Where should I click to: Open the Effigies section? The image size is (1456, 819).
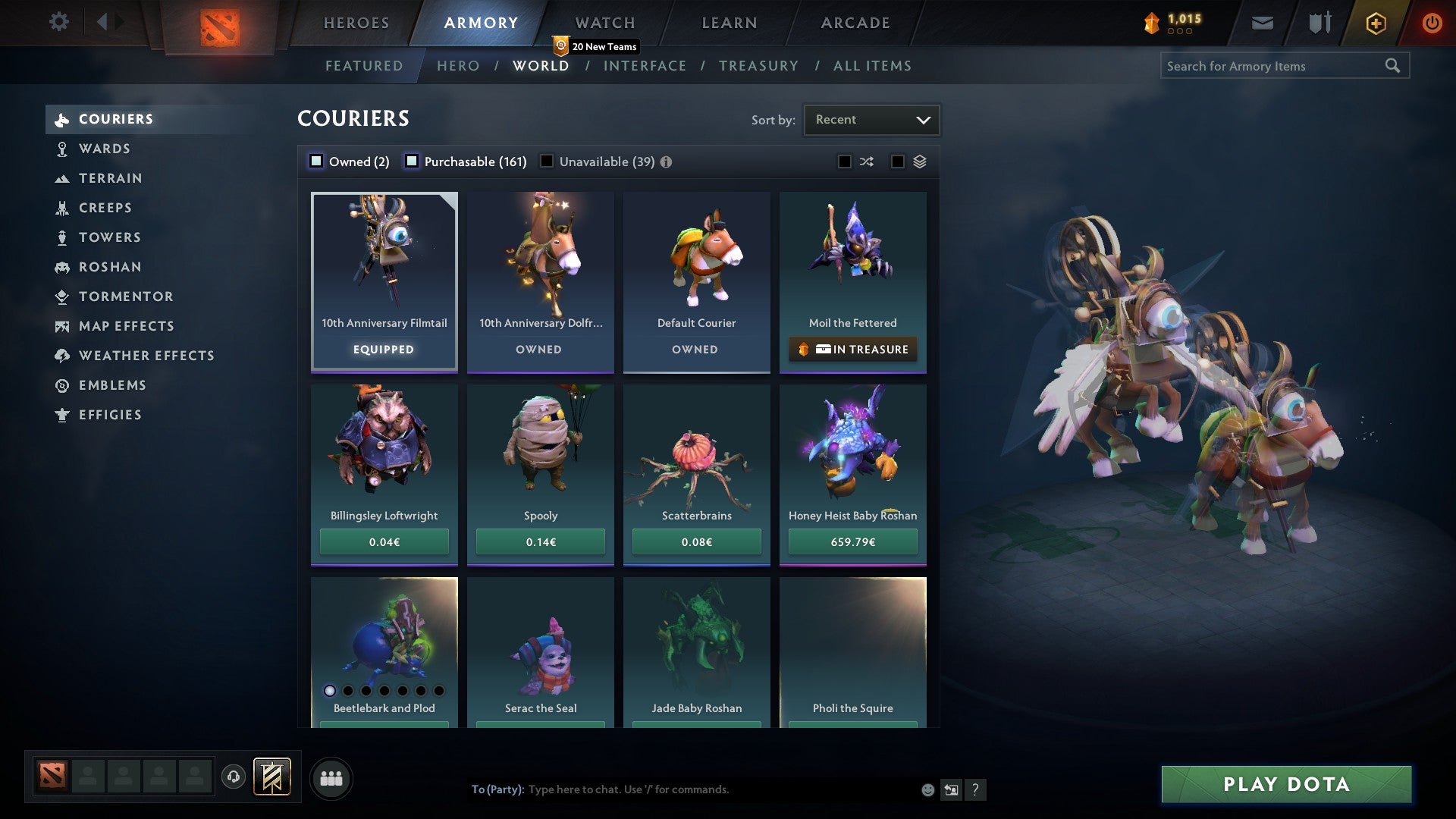coord(110,415)
